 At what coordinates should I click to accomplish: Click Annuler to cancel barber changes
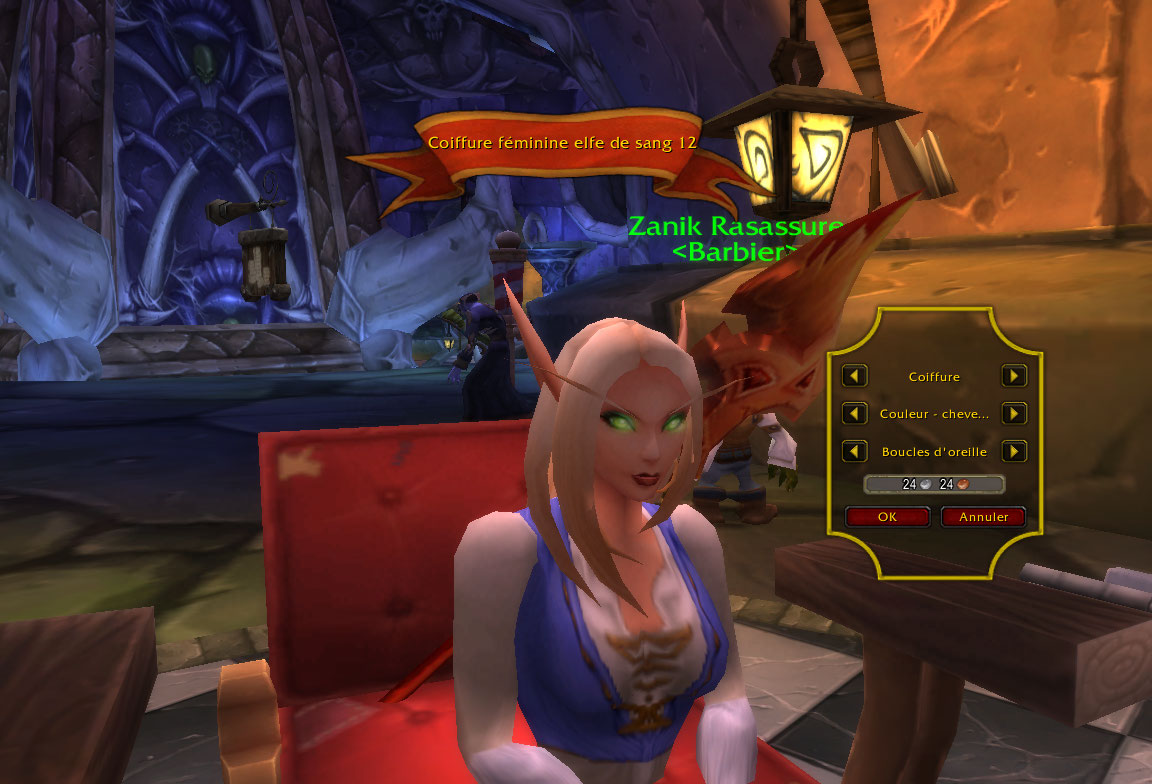coord(983,517)
